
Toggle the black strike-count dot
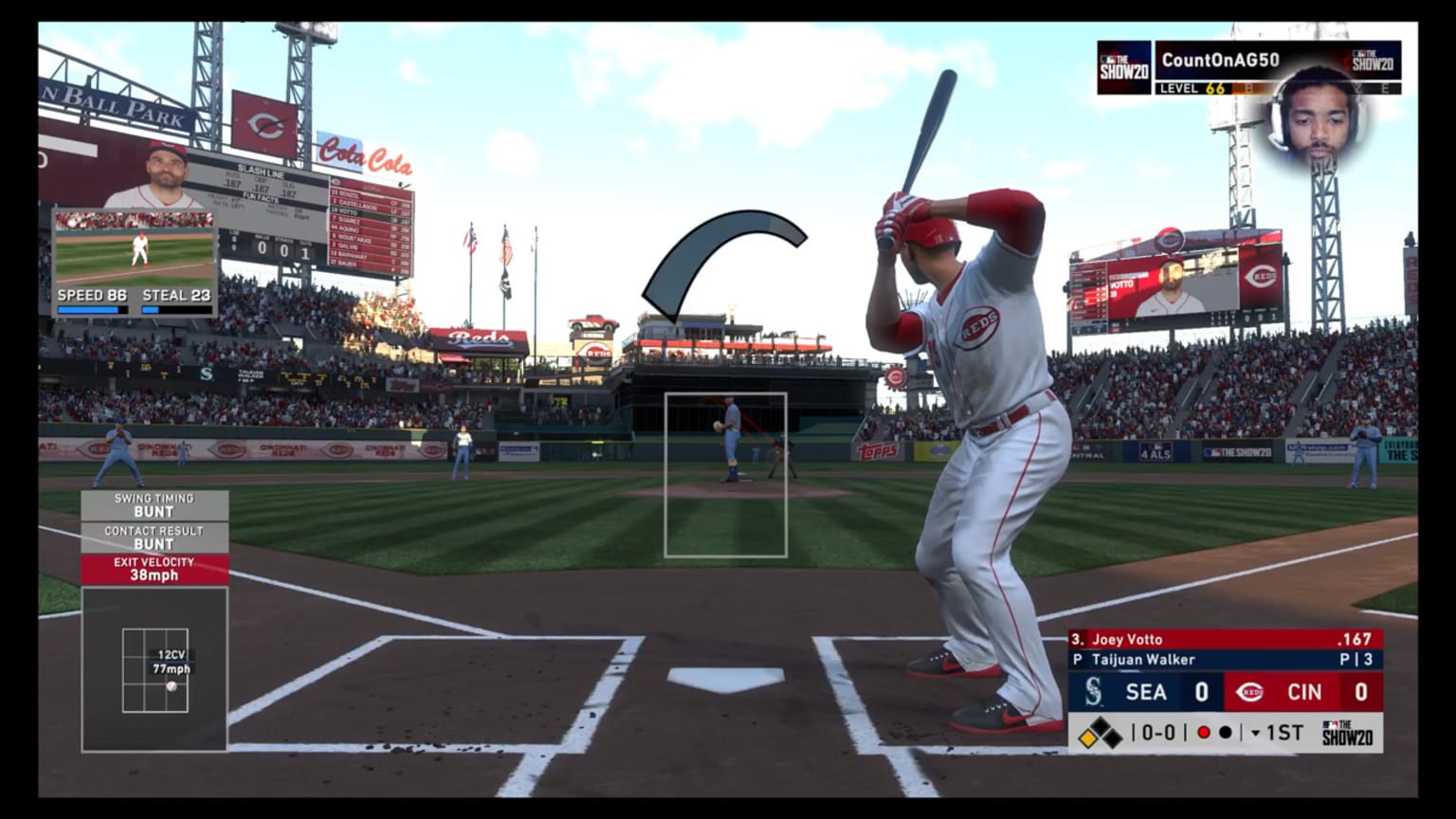(1228, 732)
